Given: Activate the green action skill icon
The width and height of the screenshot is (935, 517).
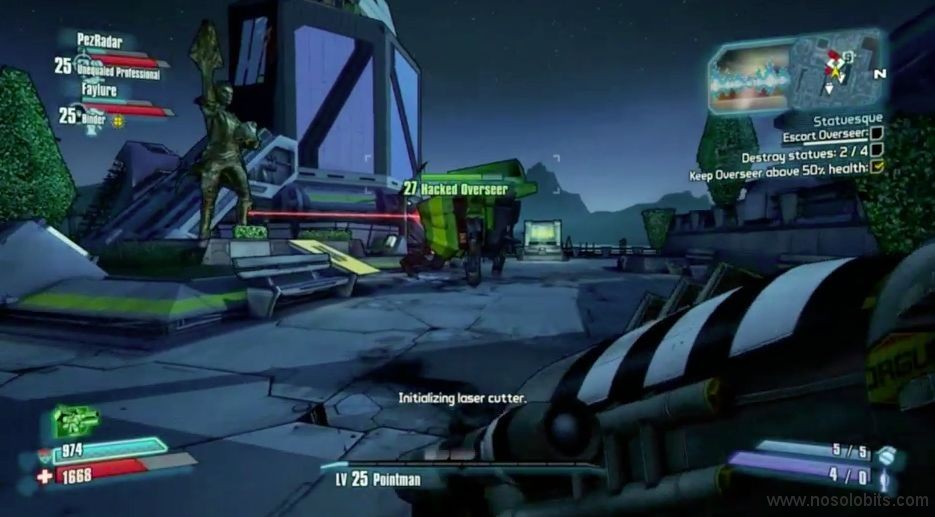Looking at the screenshot, I should coord(75,420).
